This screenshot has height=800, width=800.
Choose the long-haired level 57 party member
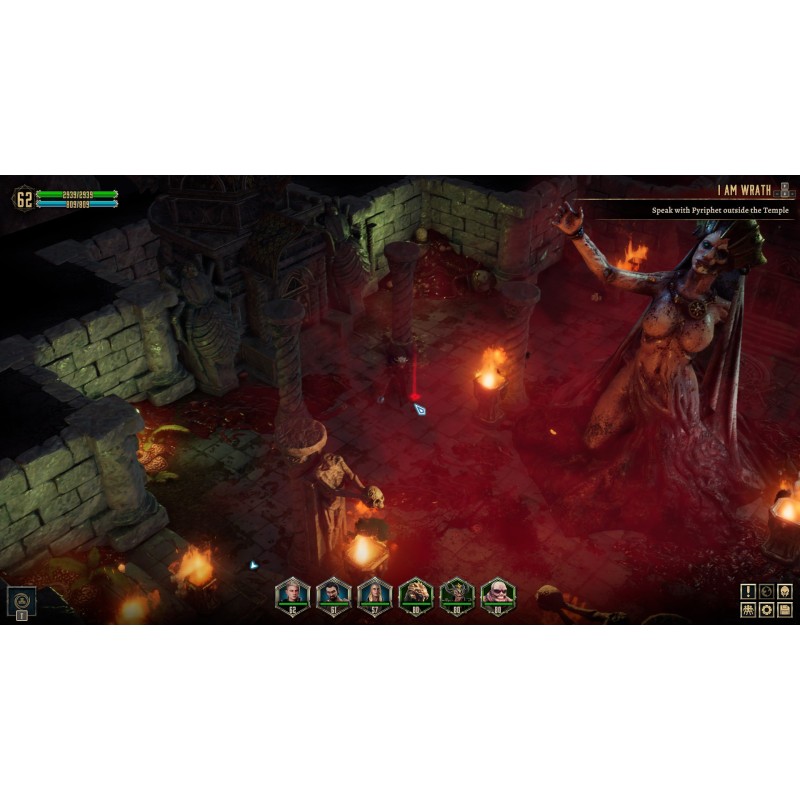point(375,595)
